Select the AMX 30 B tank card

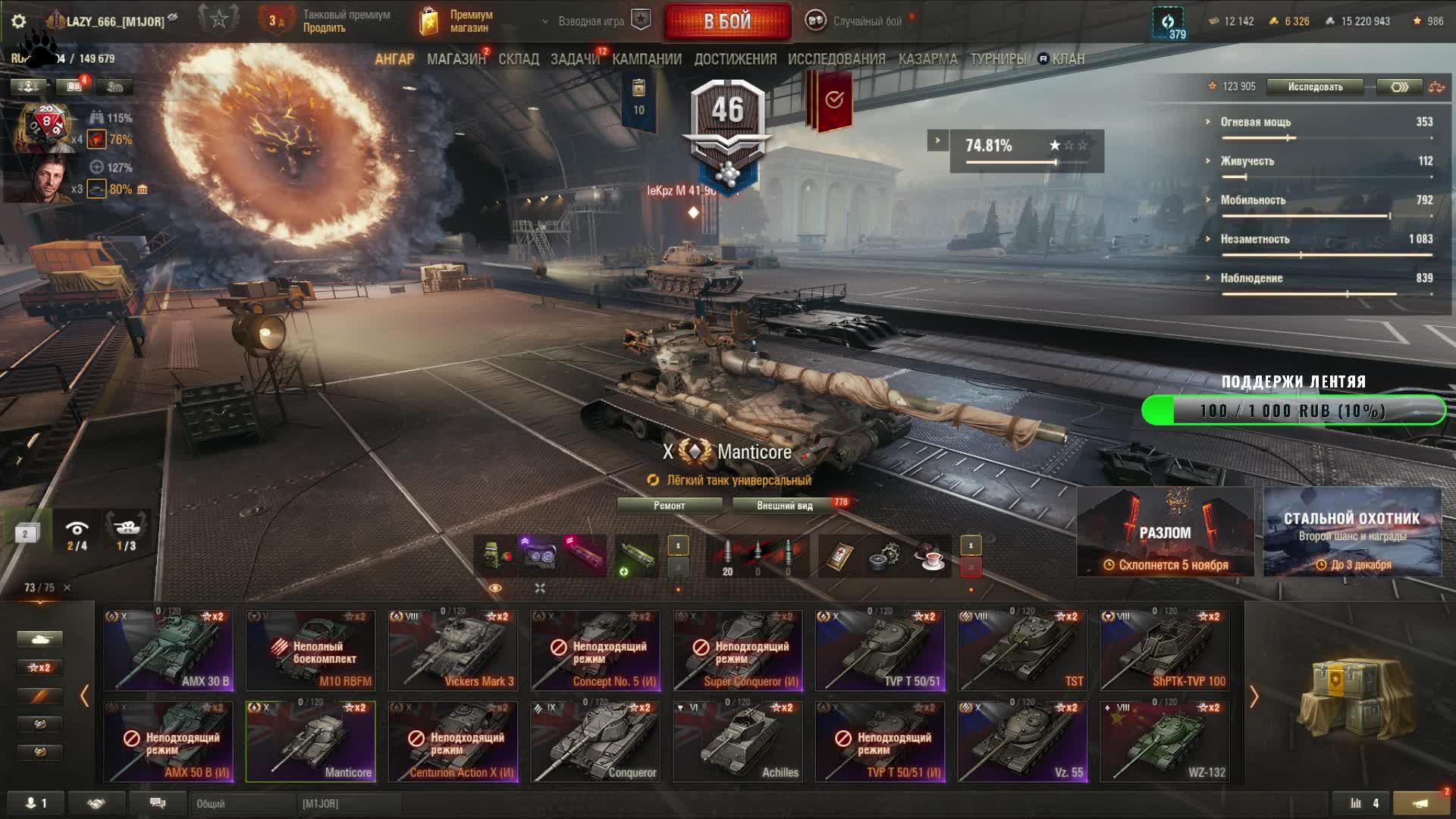(x=168, y=651)
